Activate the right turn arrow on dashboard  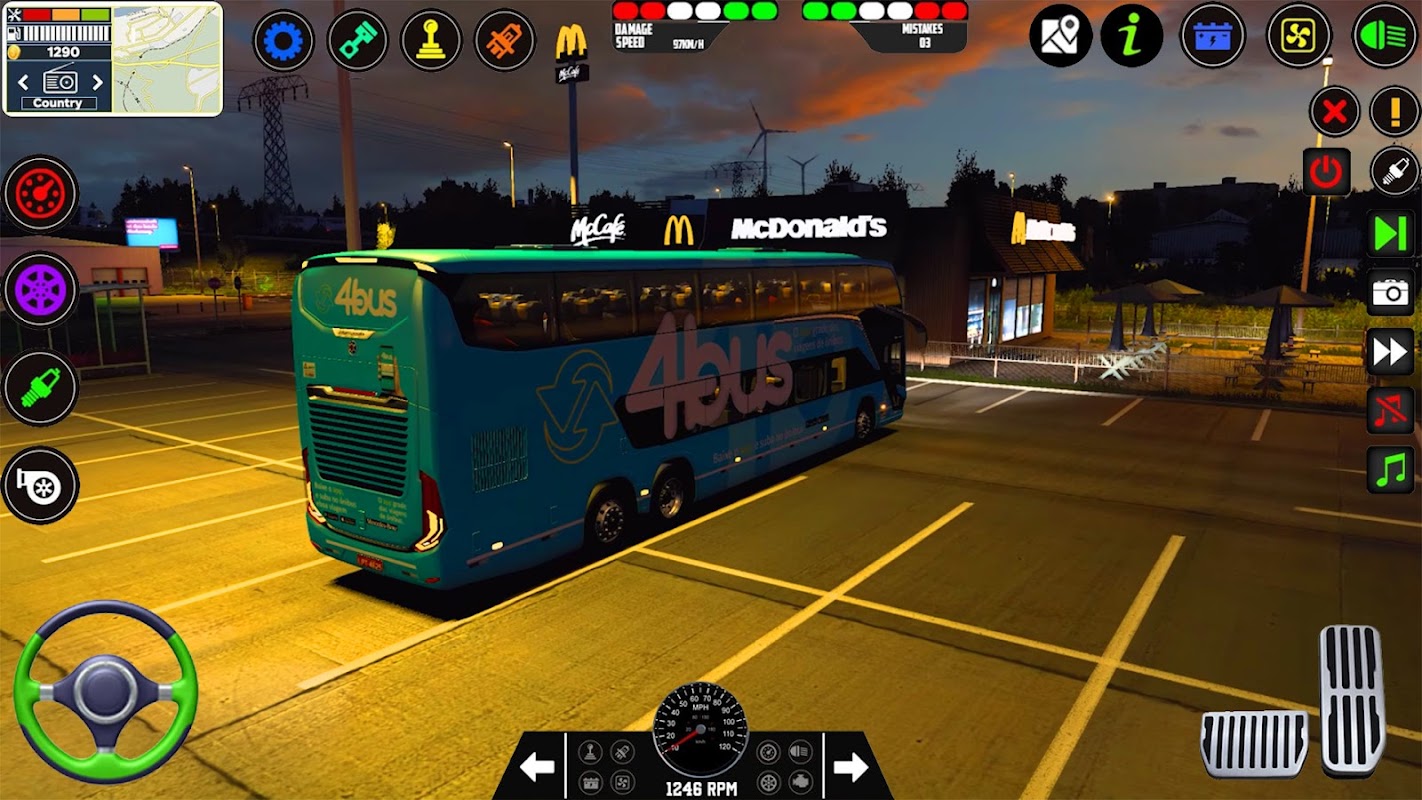[851, 767]
